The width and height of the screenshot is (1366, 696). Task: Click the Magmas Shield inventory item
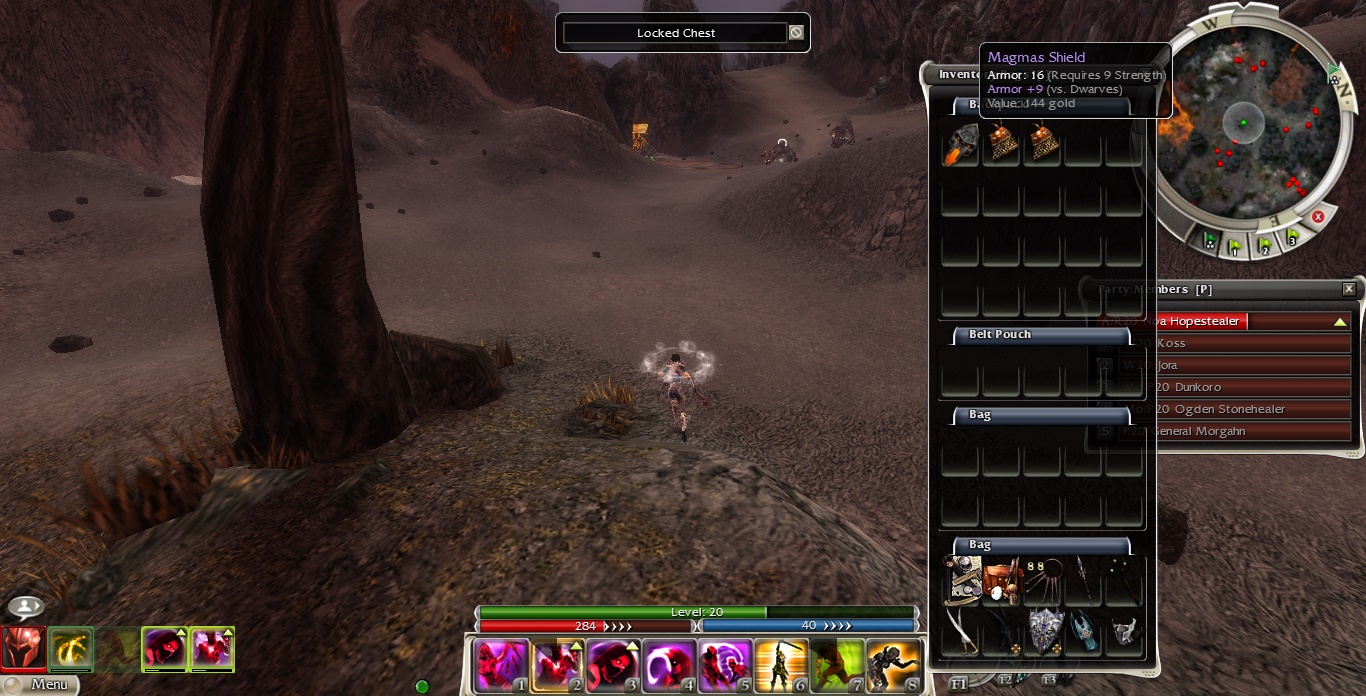961,146
